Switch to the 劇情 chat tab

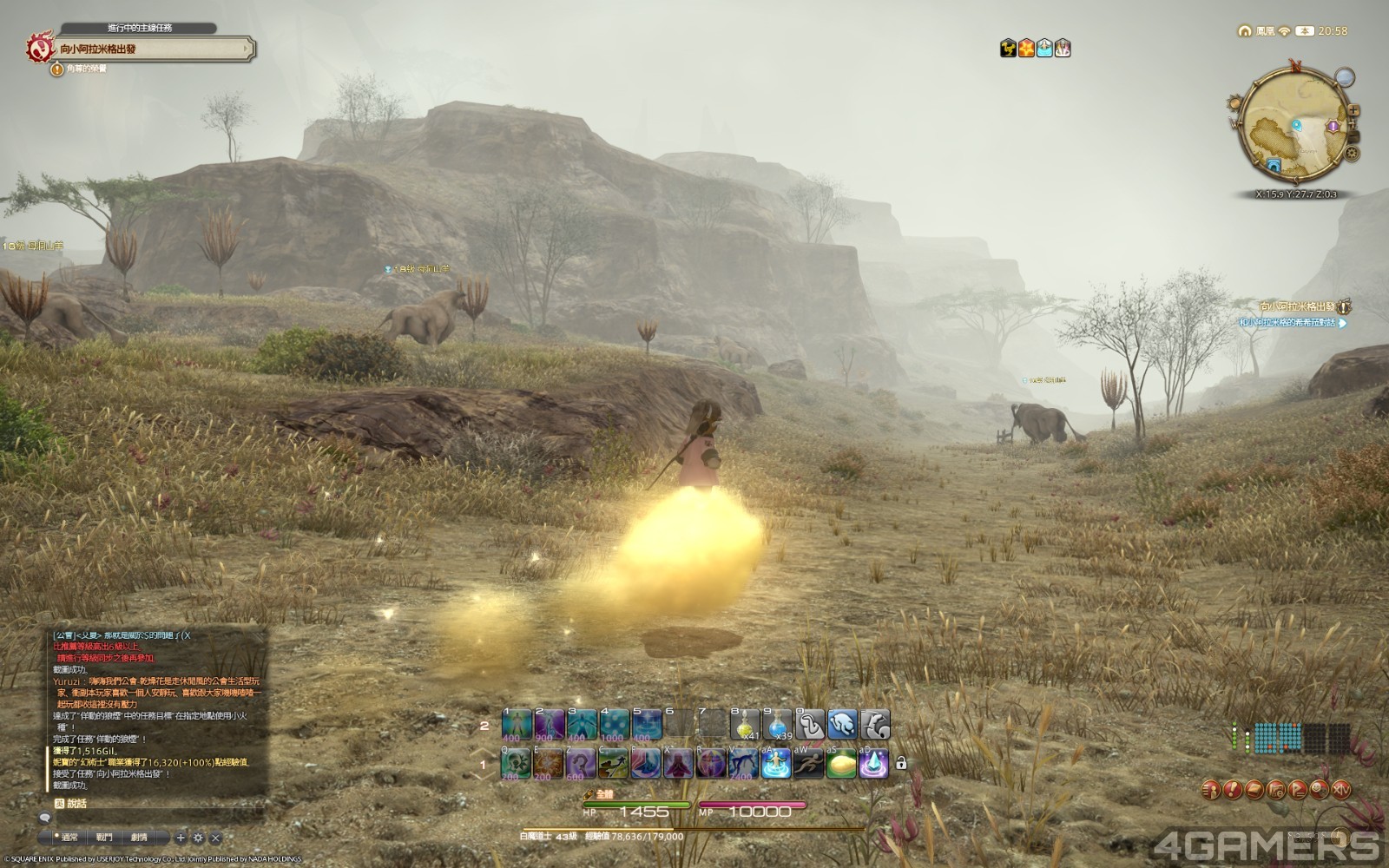pyautogui.click(x=139, y=837)
